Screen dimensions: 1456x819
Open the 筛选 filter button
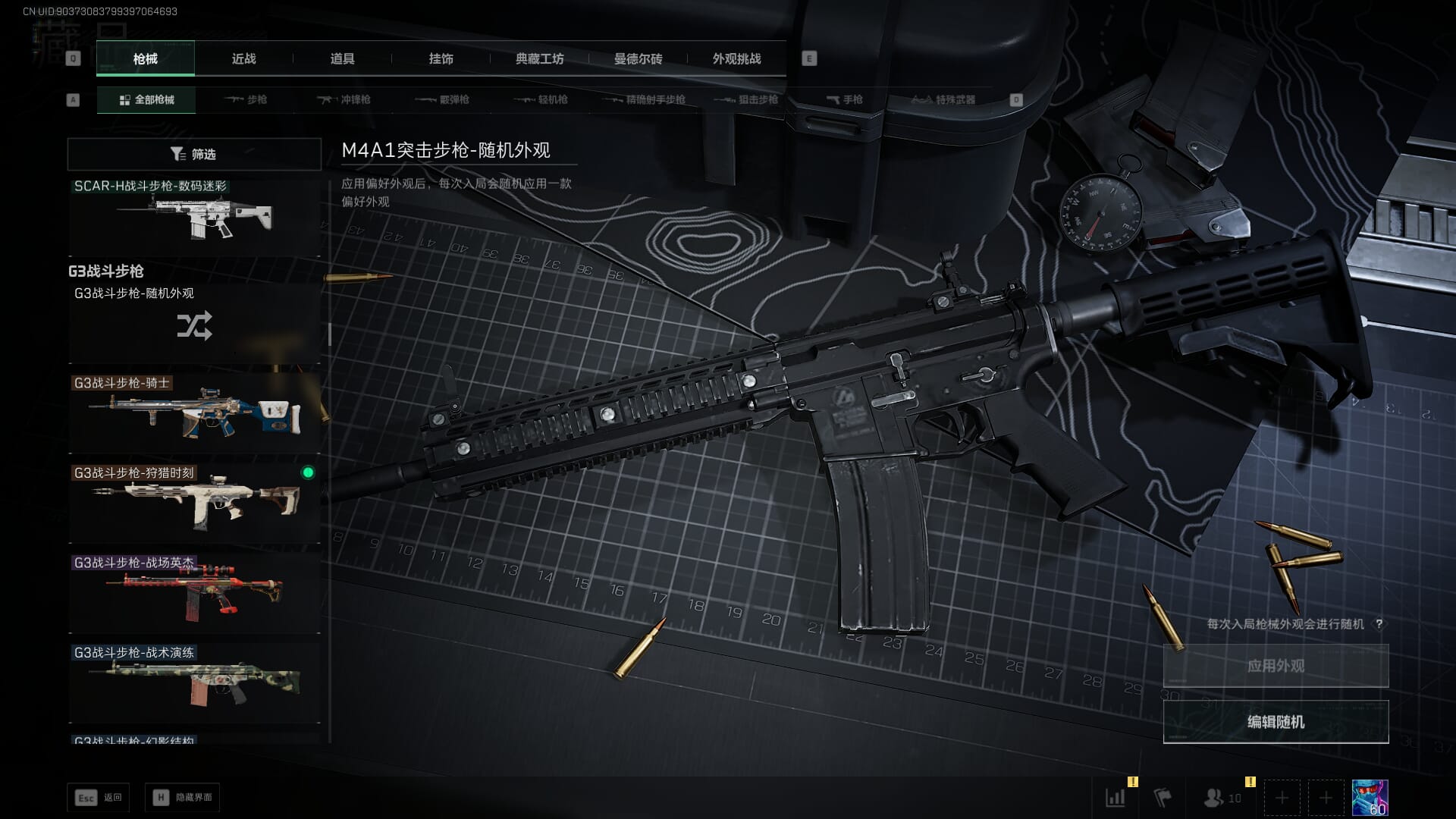click(x=194, y=154)
